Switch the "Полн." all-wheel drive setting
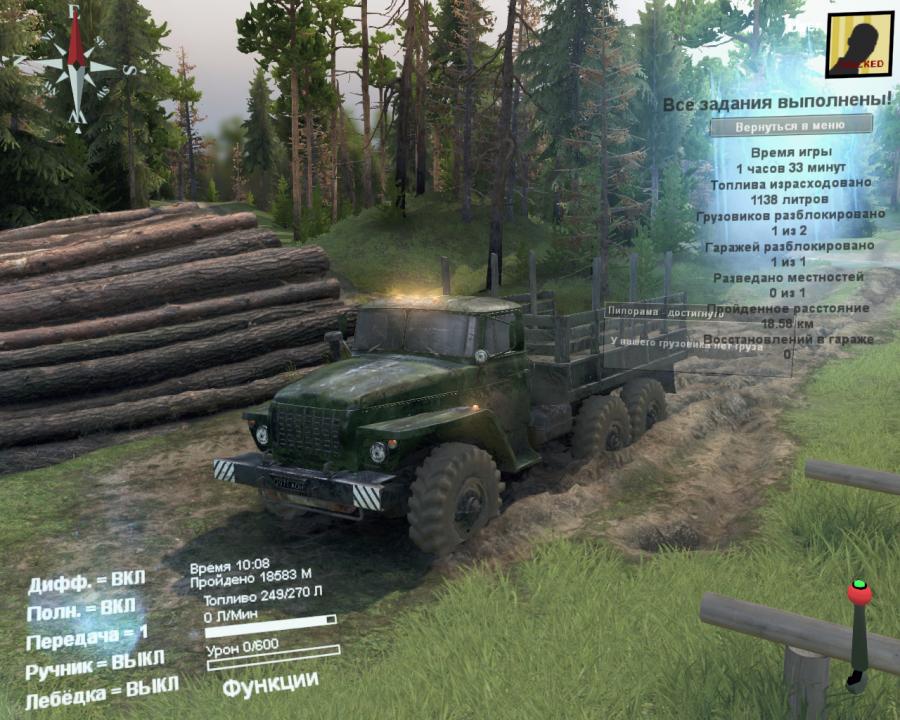The image size is (900, 720). [x=81, y=609]
